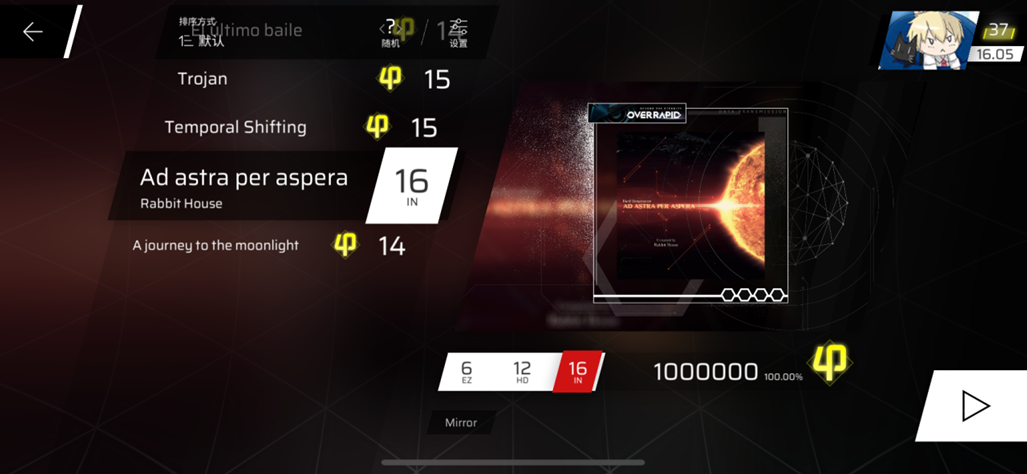Pick a random song
1027x474 pixels.
[390, 33]
